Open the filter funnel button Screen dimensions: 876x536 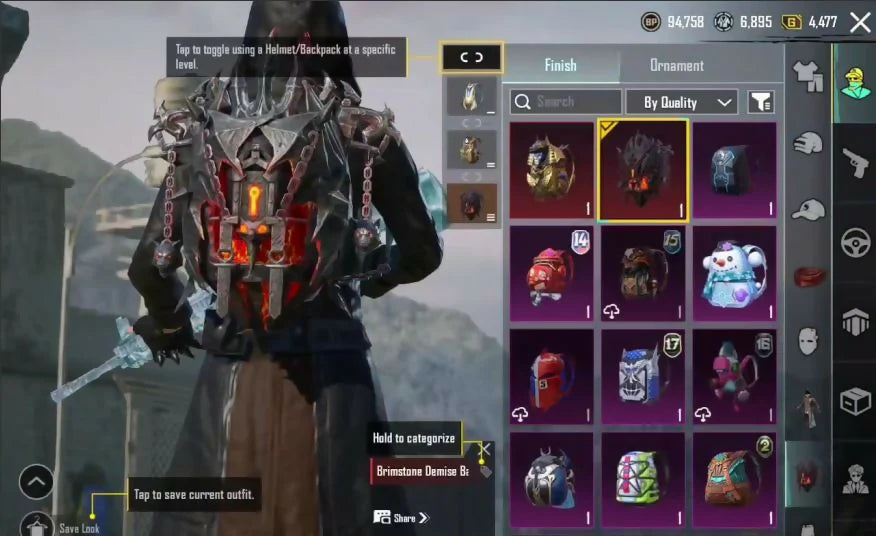coord(761,102)
